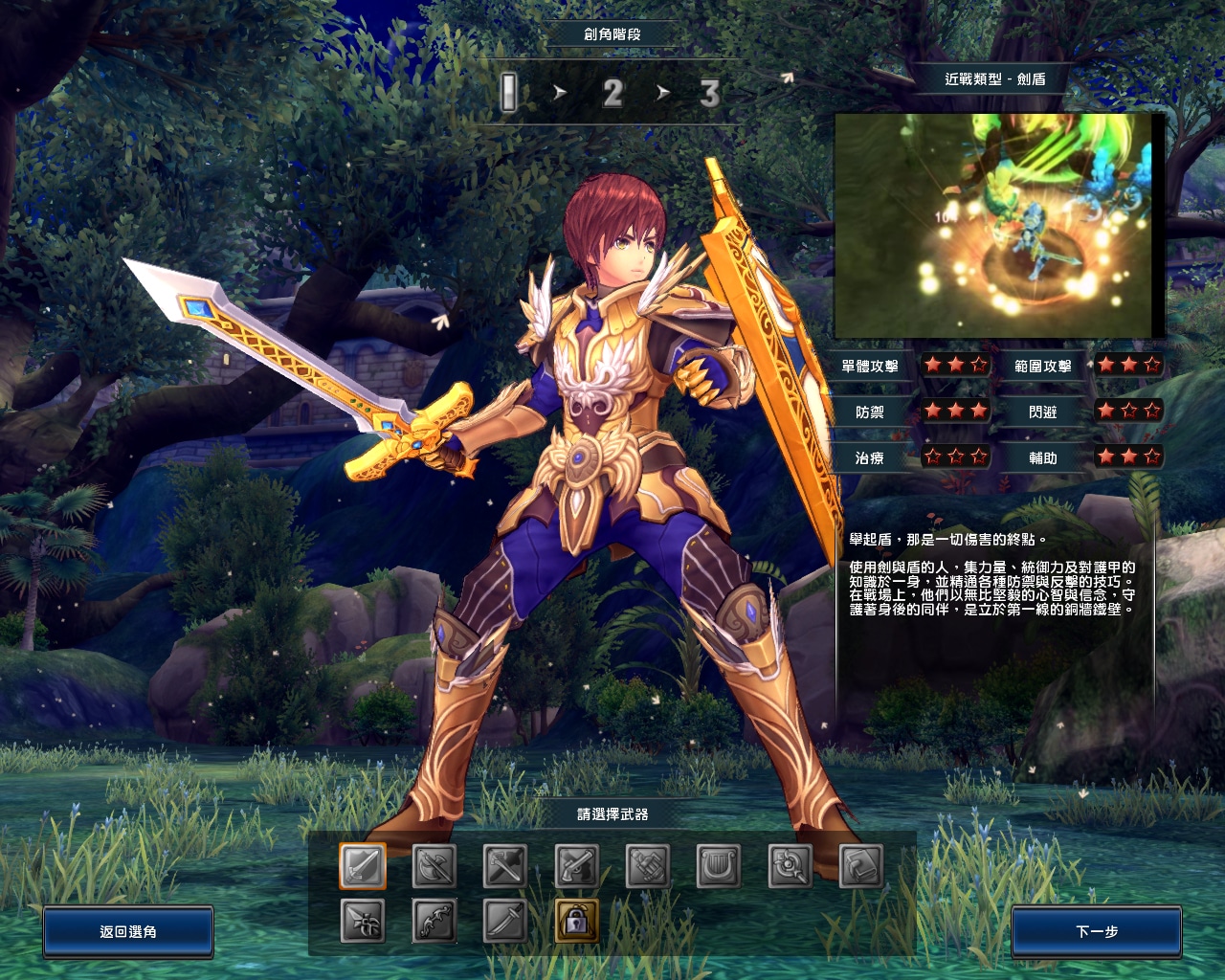Screen dimensions: 1225x980
Task: Proceed with the 下一步 button
Action: (x=1097, y=931)
